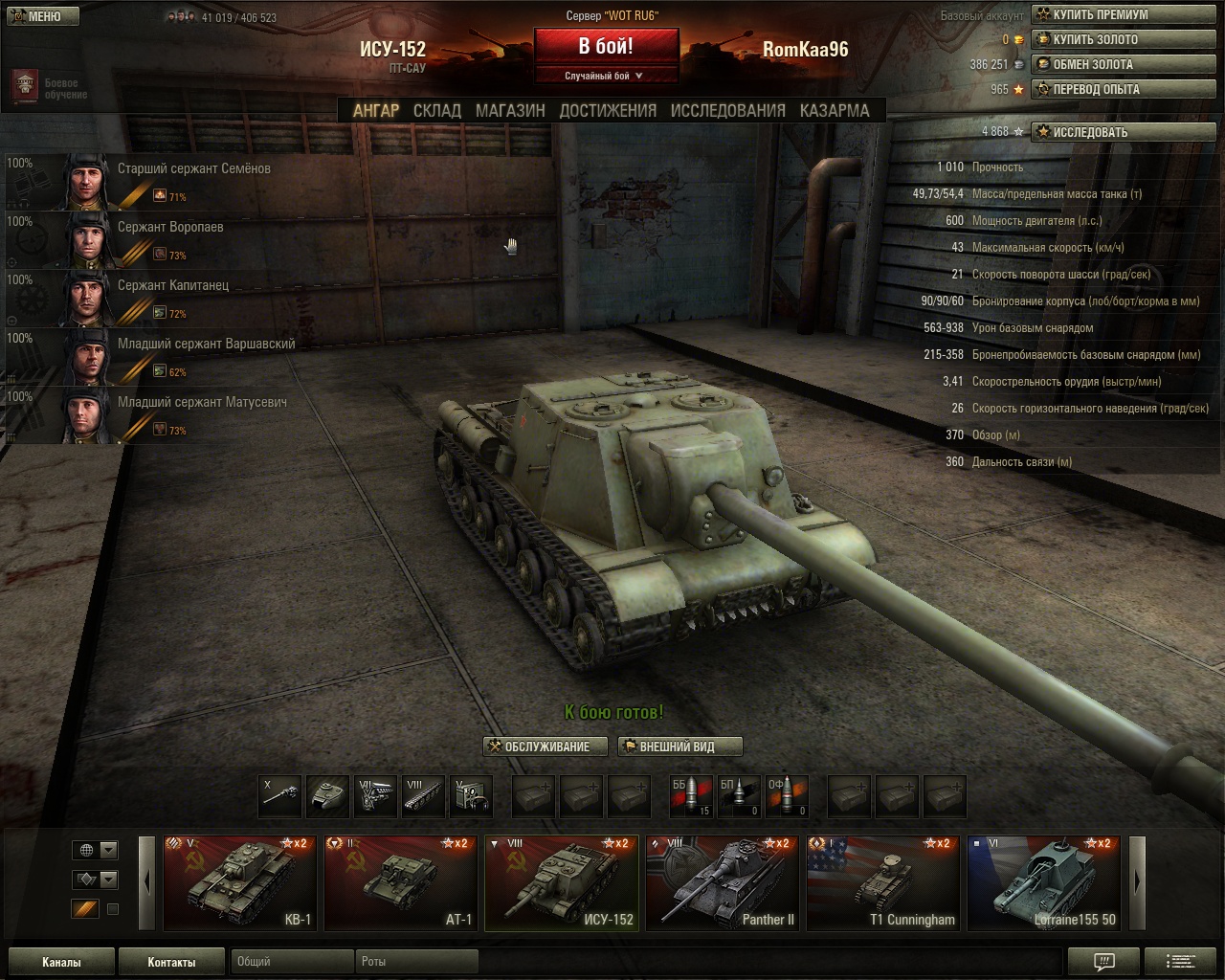Open the Случайный бой battle type dropdown
This screenshot has width=1225, height=980.
pos(606,76)
